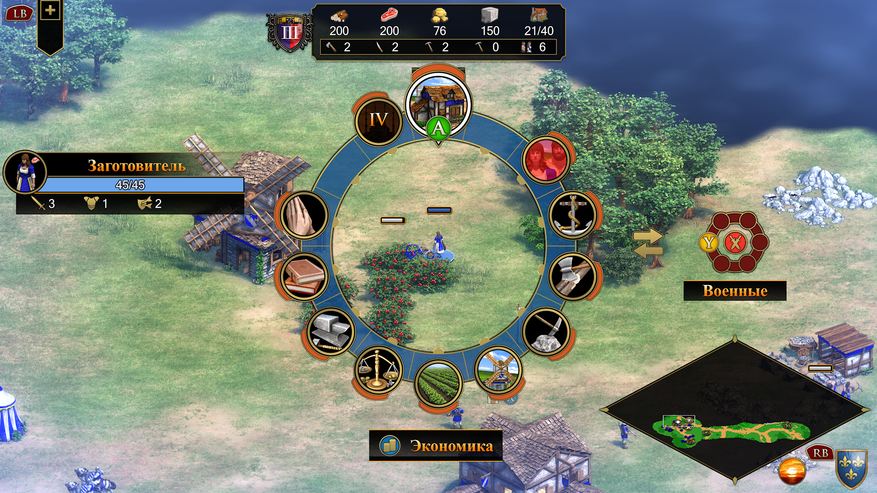Choose the axe lumber camp icon
This screenshot has width=877, height=493.
pyautogui.click(x=573, y=276)
